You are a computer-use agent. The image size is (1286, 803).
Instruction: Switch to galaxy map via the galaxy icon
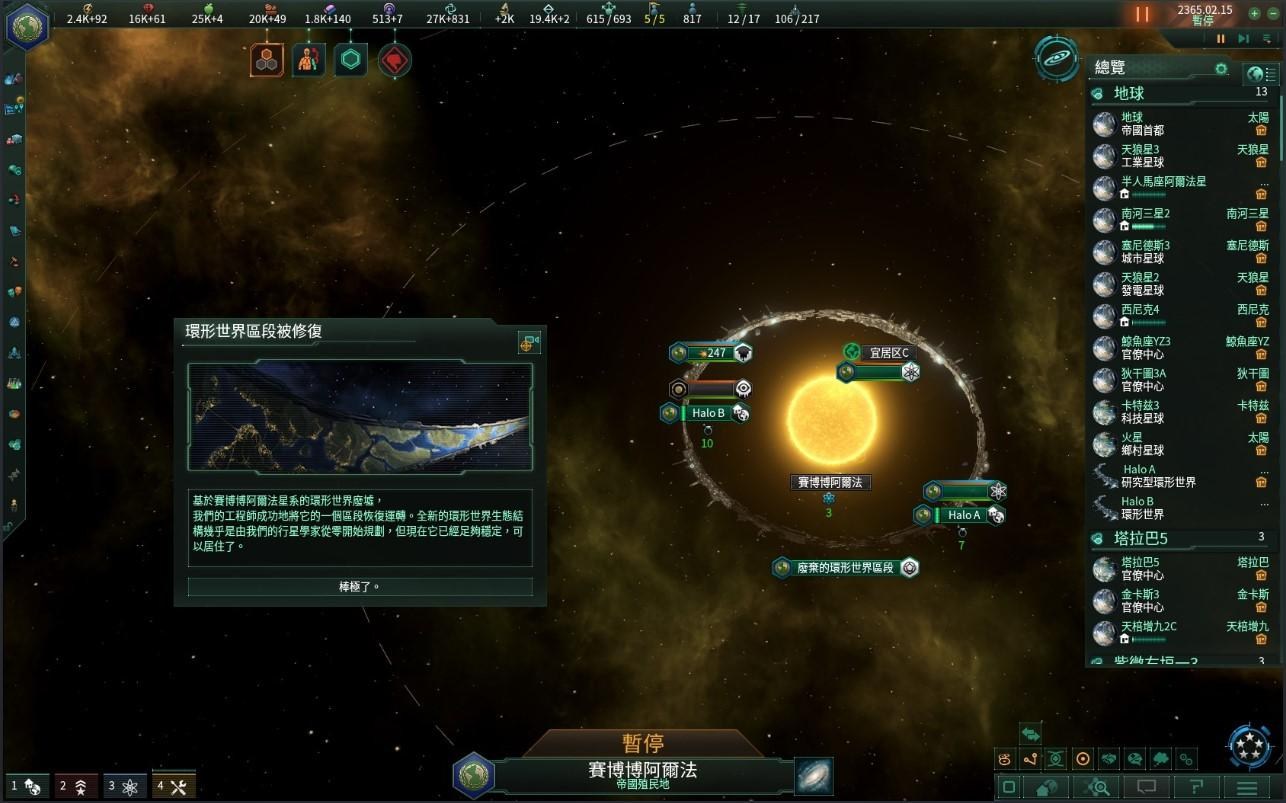click(814, 776)
